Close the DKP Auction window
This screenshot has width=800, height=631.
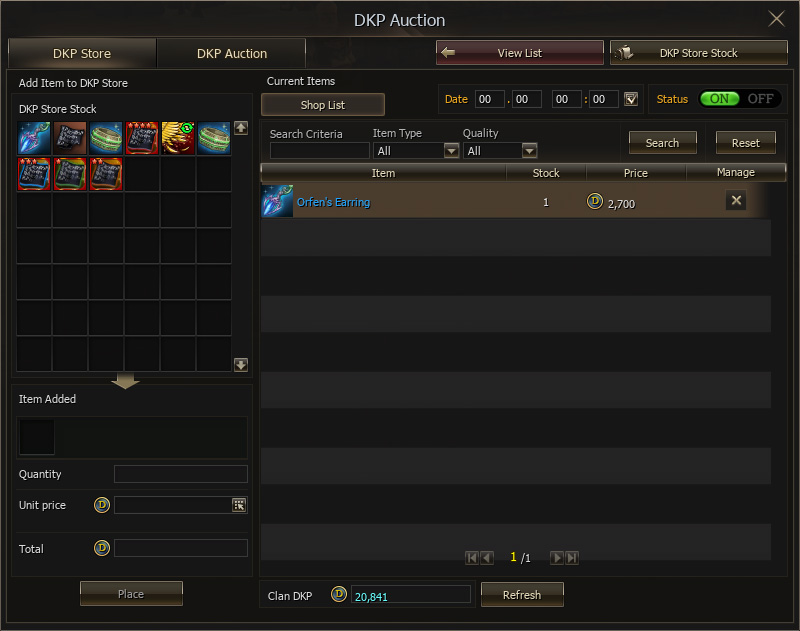776,19
